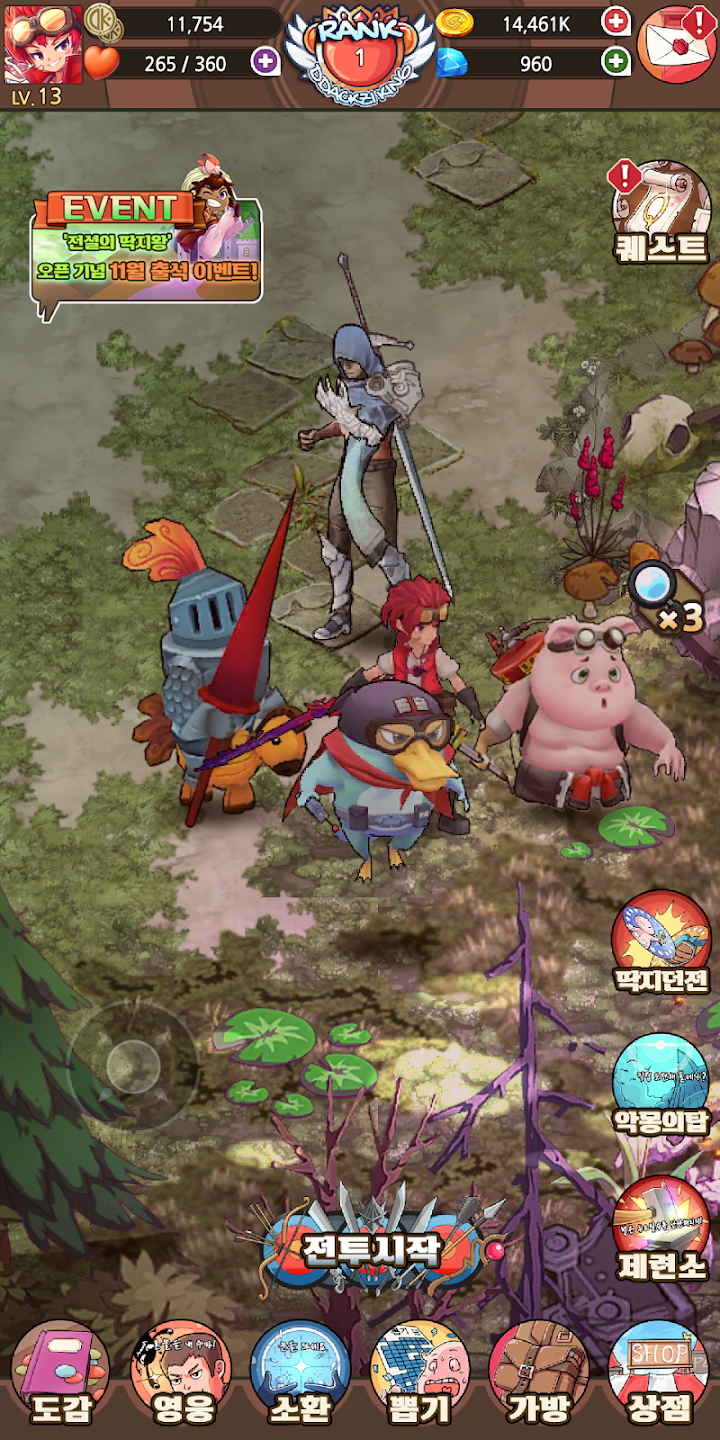Open the 가방 bag inventory
This screenshot has height=1440, width=720.
tap(540, 1373)
